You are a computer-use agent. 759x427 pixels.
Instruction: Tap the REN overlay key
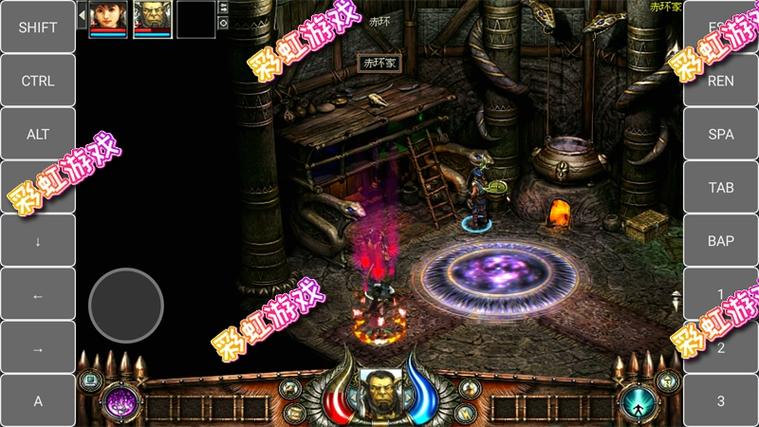tap(721, 81)
